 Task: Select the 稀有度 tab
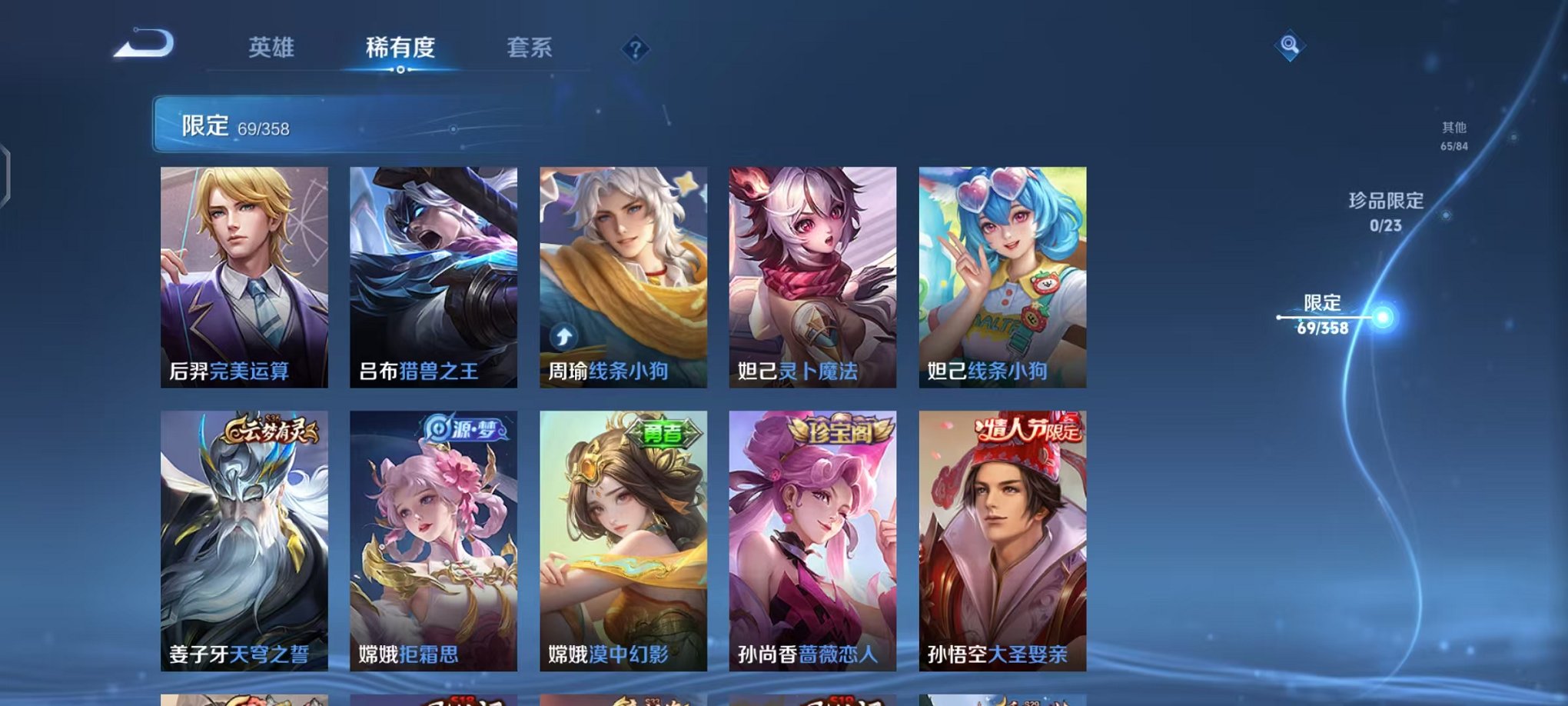click(401, 48)
